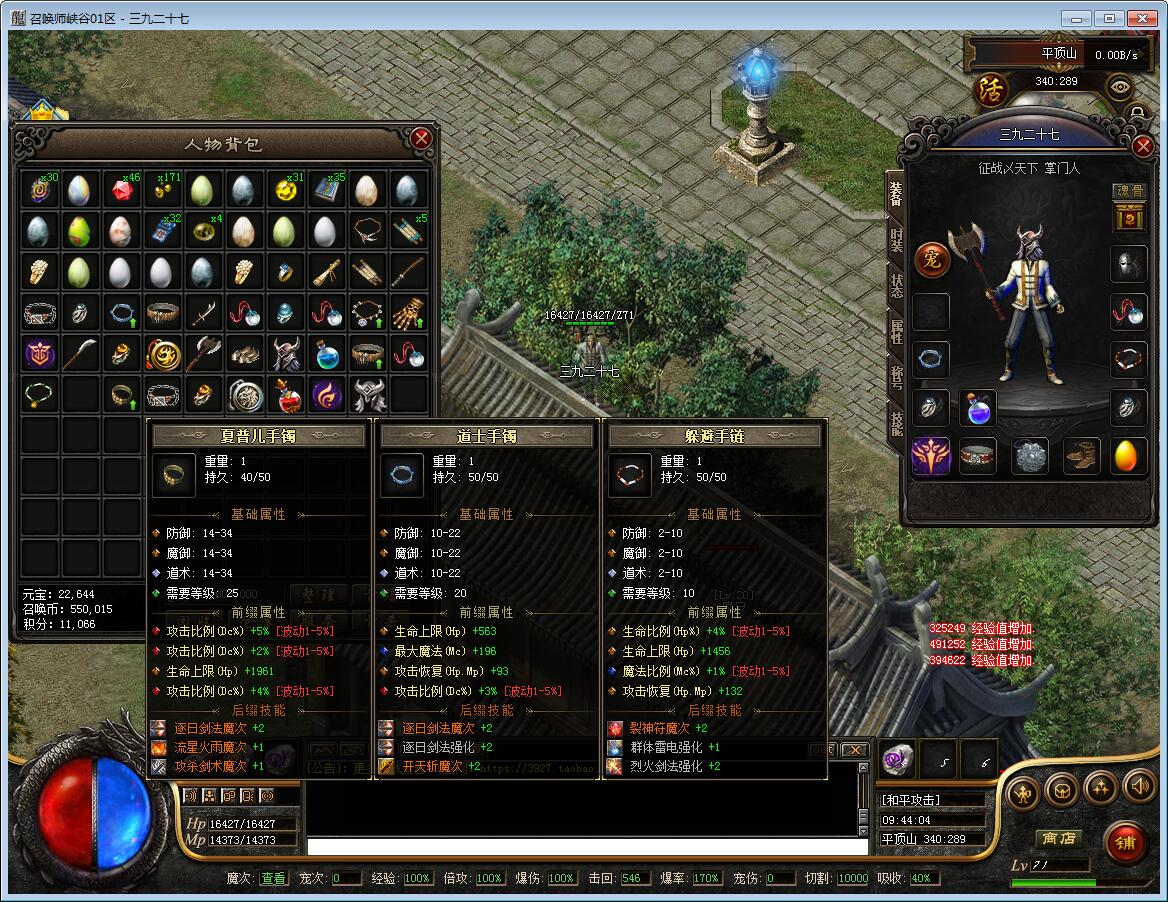1168x902 pixels.
Task: Switch to the 时装 tab
Action: (x=896, y=239)
